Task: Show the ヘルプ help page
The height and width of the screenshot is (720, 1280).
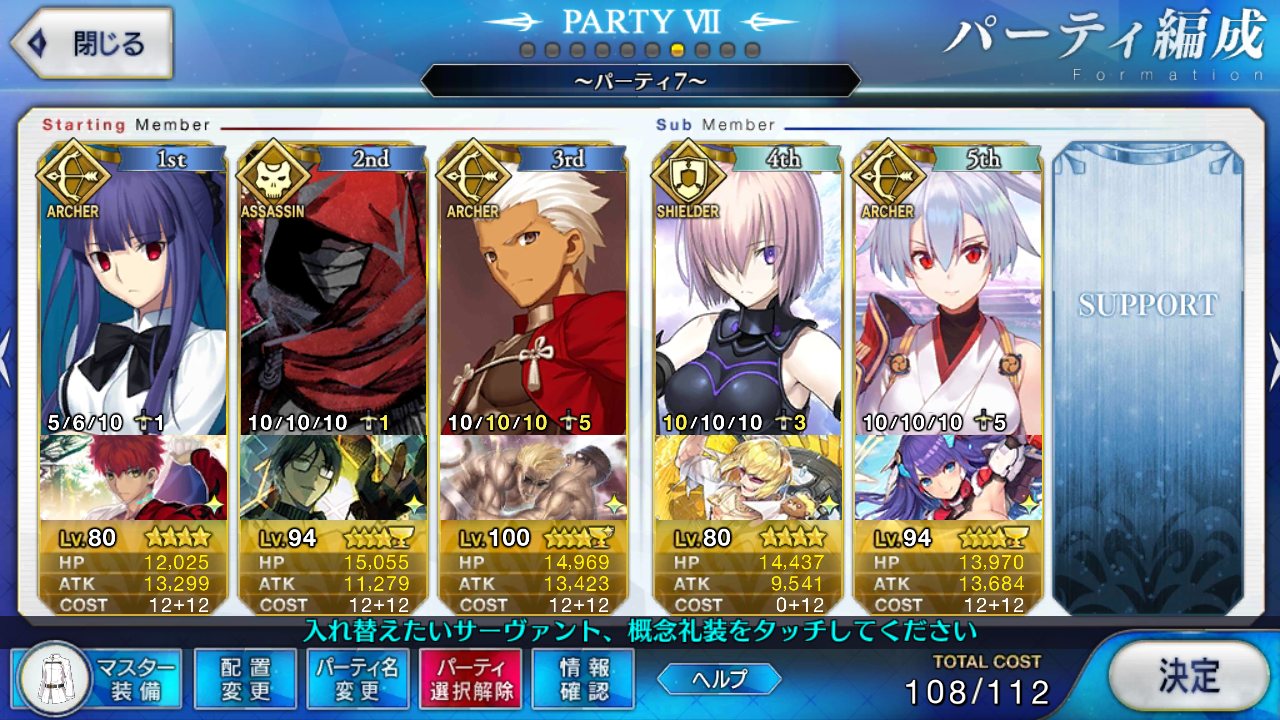Action: (x=719, y=679)
